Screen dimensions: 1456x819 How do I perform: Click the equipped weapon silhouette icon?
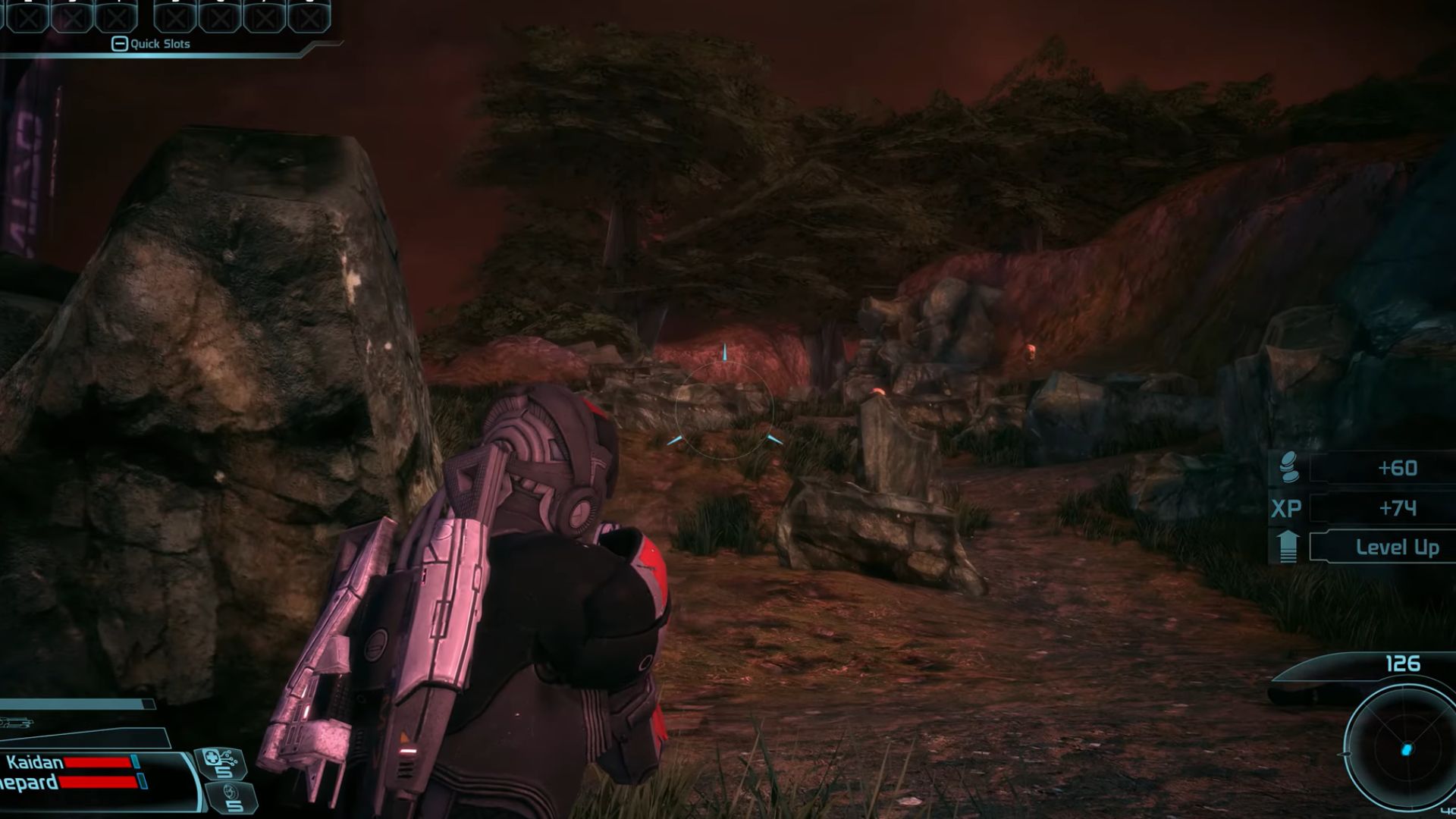coord(17,723)
